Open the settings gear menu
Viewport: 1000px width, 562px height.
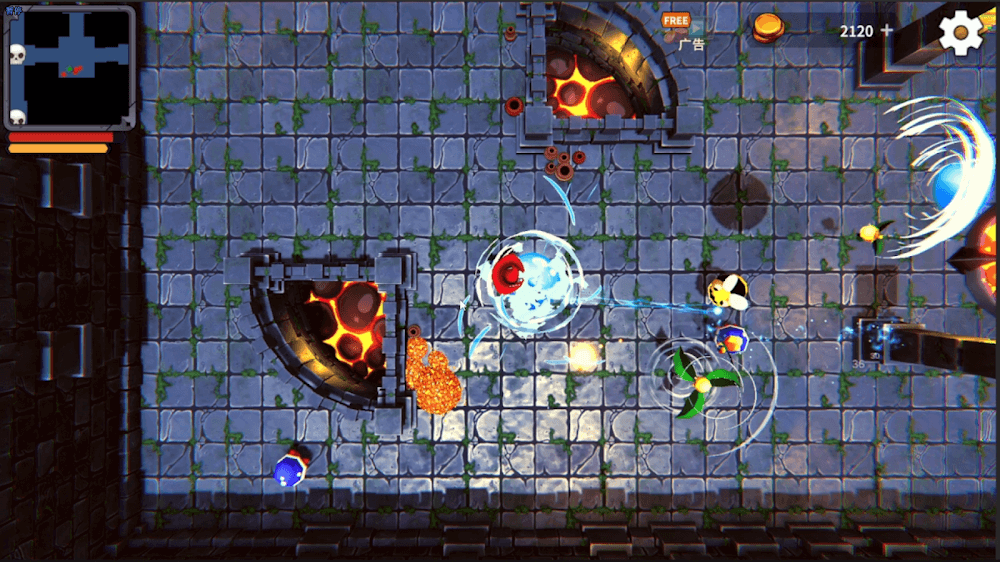[960, 33]
